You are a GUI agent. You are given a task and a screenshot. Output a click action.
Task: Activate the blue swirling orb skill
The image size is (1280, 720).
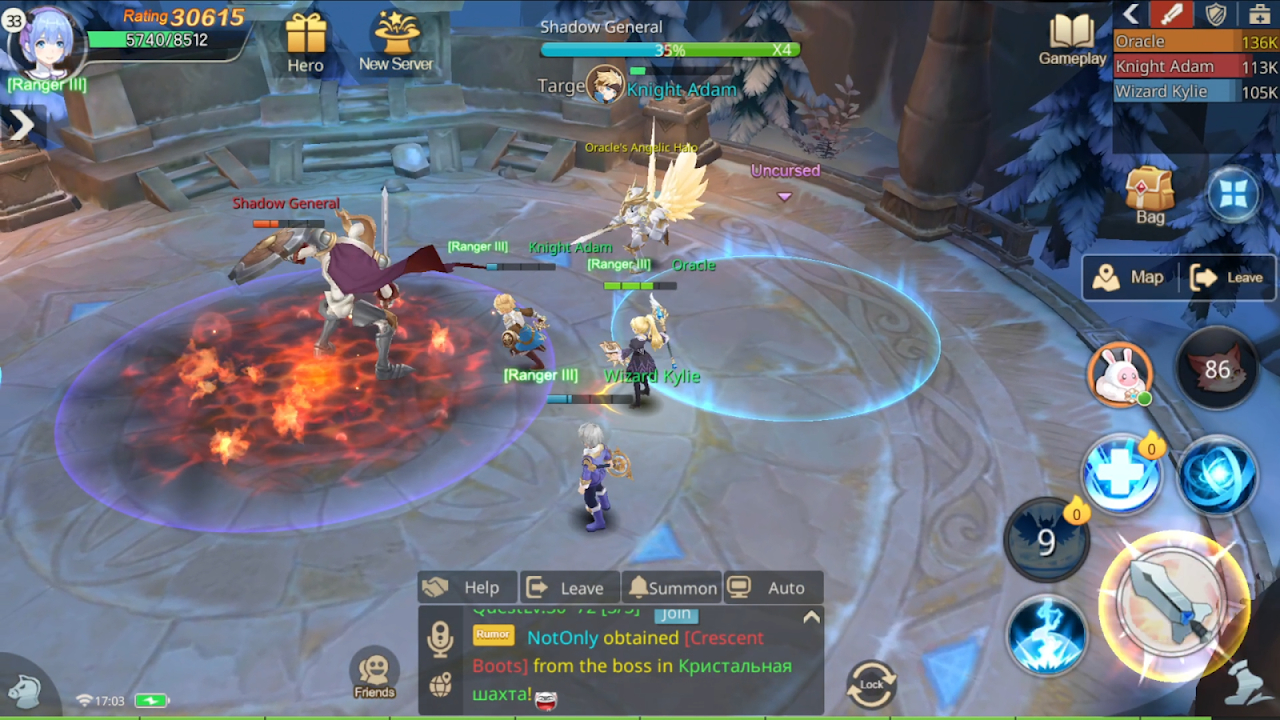[1216, 477]
